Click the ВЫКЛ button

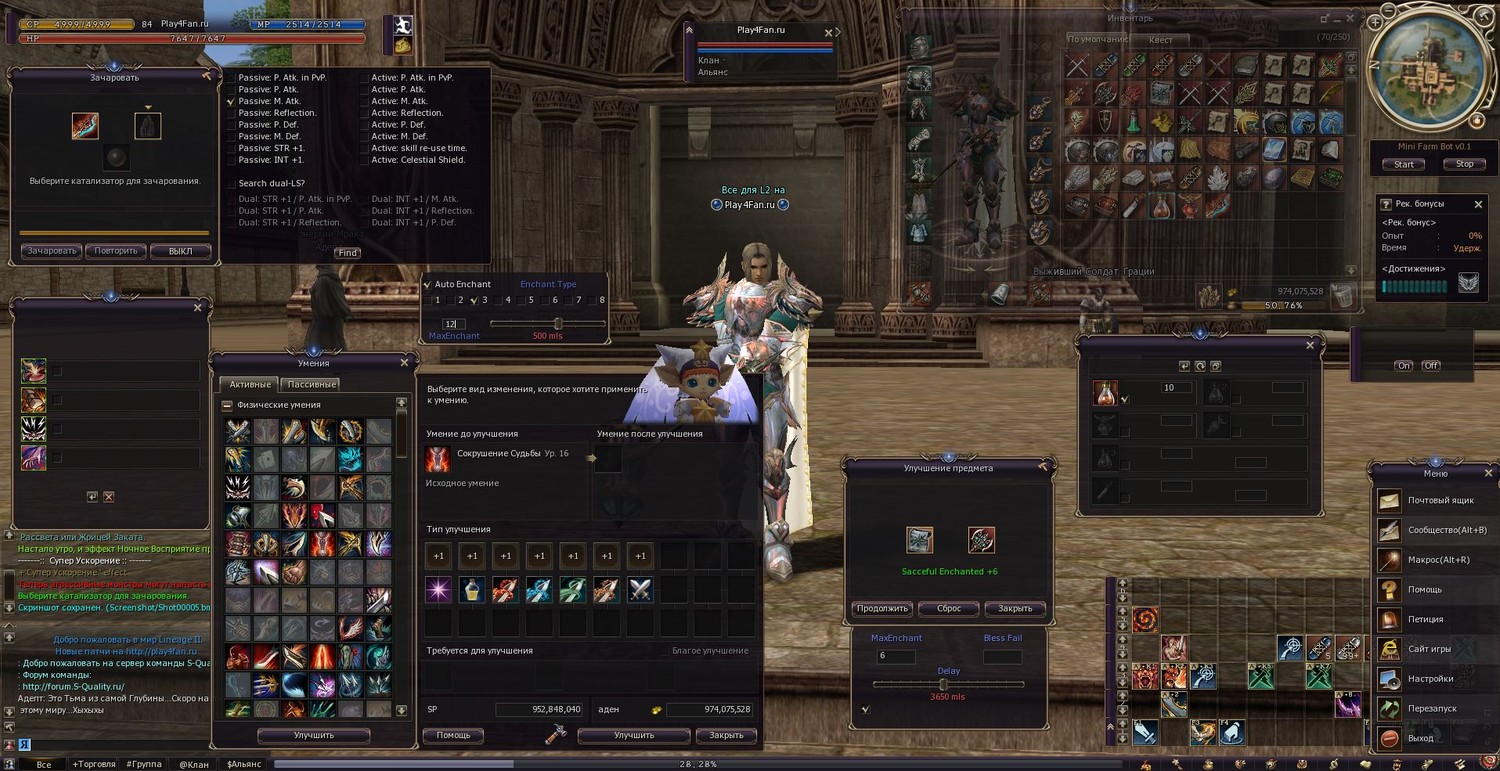tap(181, 251)
